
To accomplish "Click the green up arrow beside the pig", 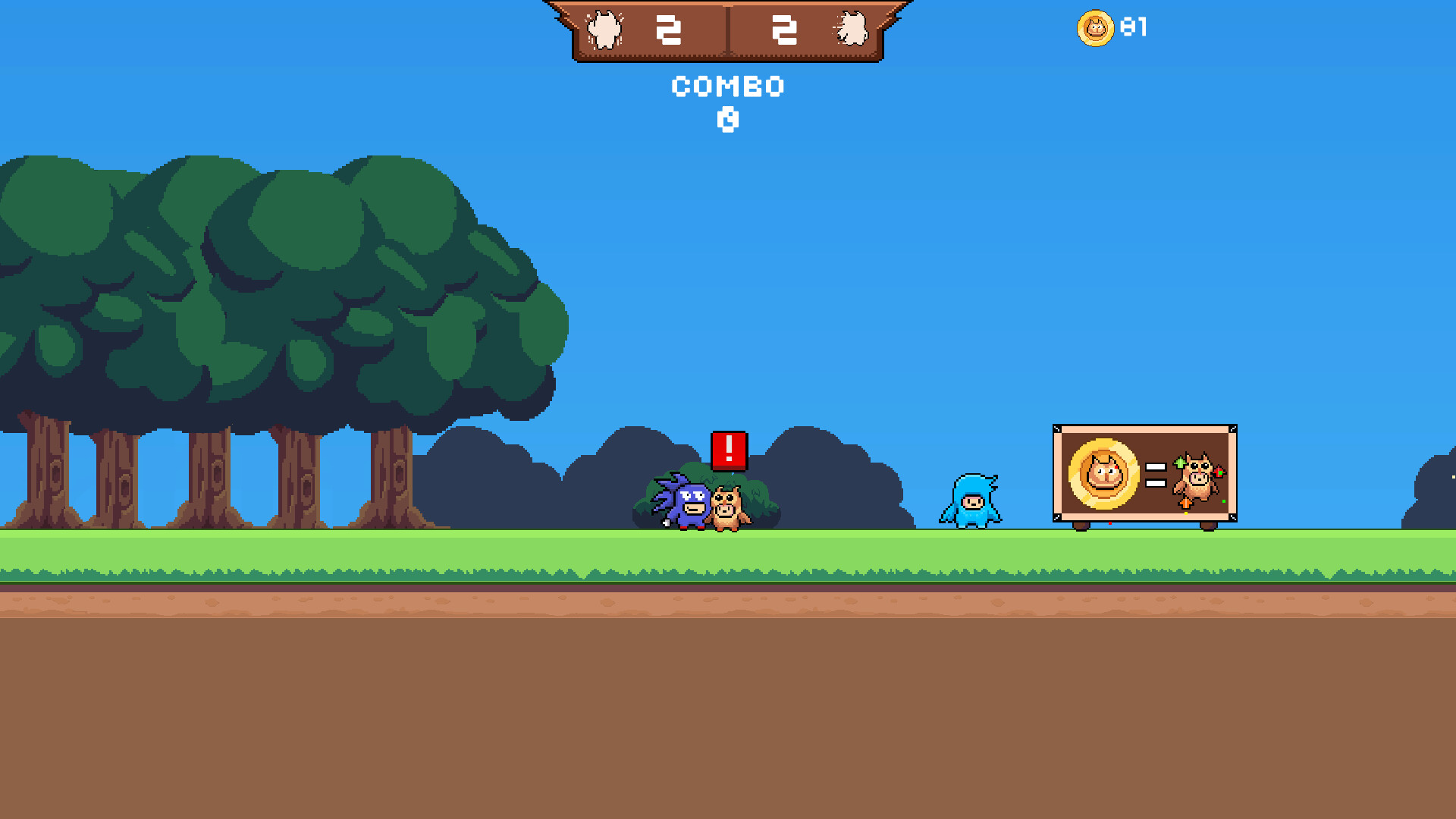I will click(1180, 463).
